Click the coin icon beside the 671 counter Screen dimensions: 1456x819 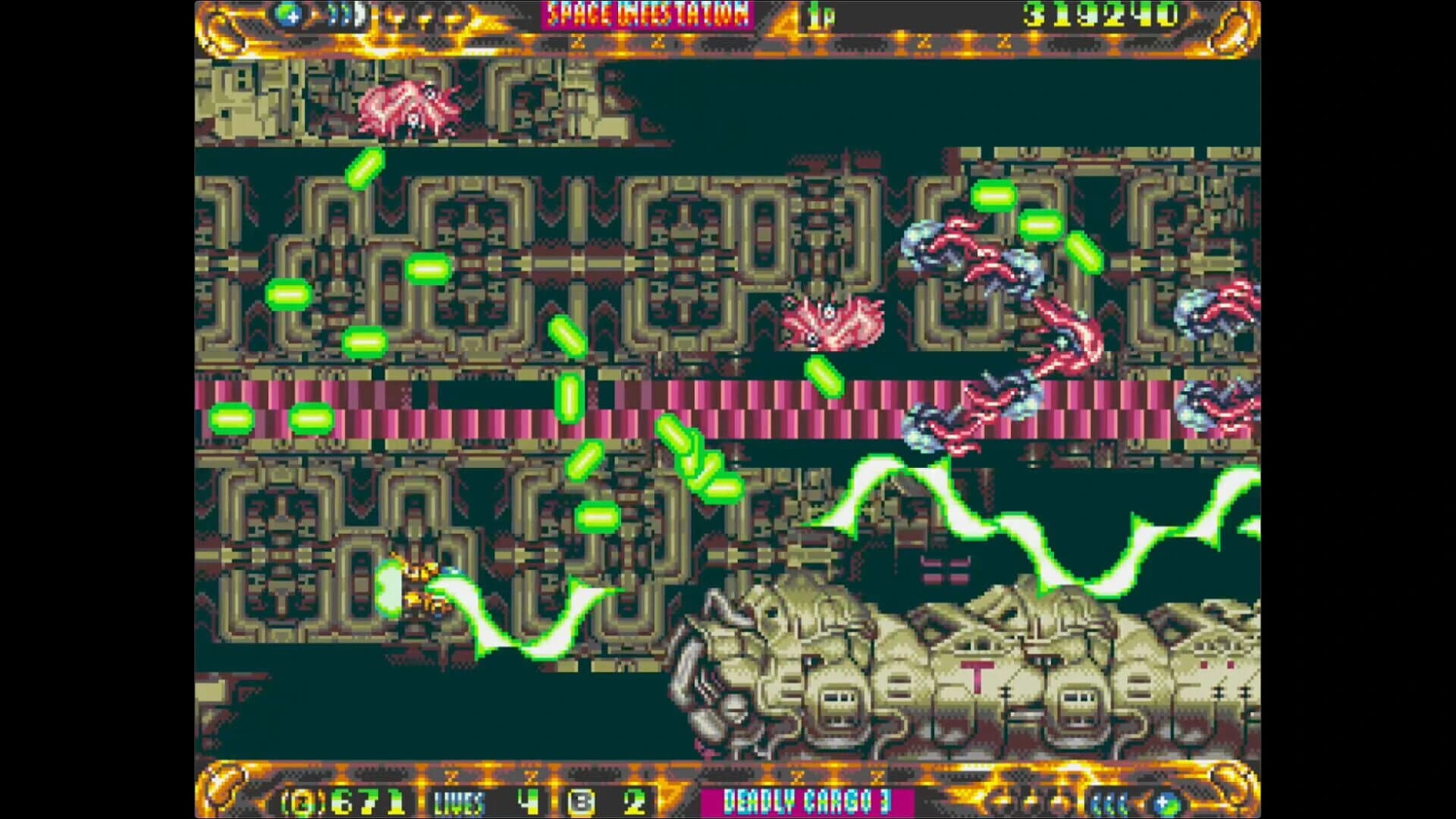(302, 800)
